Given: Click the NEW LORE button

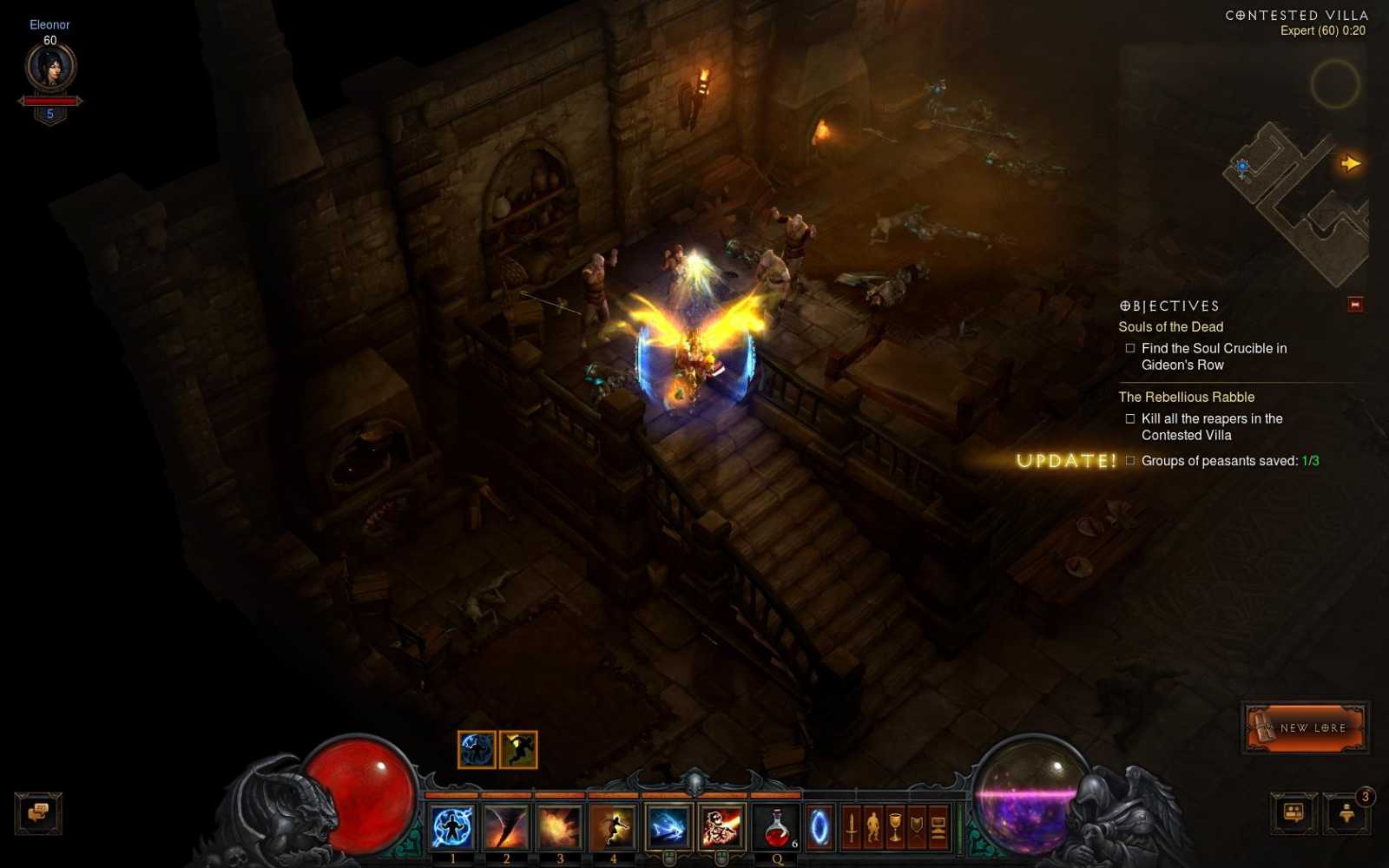Looking at the screenshot, I should pos(1304,728).
